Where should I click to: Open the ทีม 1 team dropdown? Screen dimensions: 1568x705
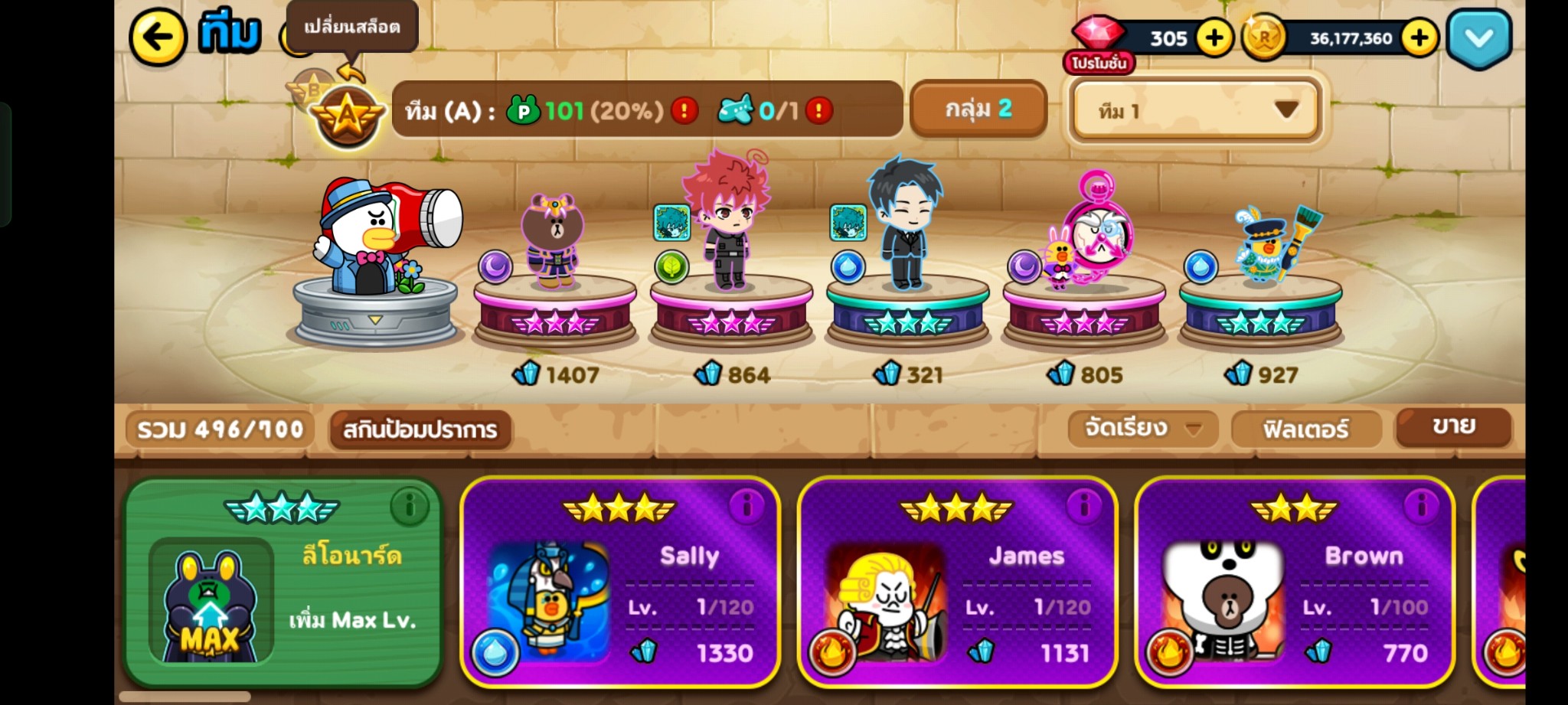[x=1195, y=111]
